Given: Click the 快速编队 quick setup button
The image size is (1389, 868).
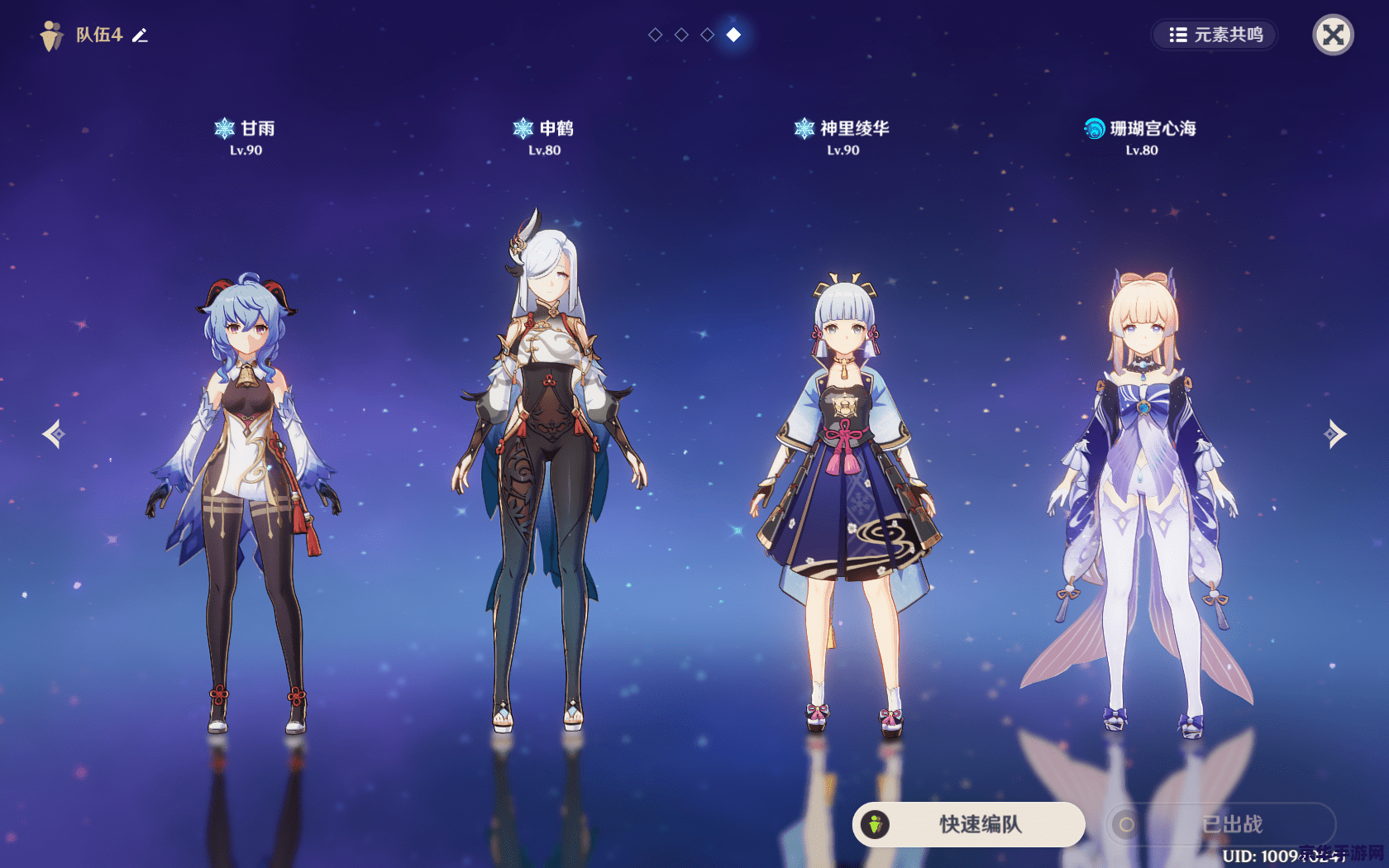Looking at the screenshot, I should point(968,824).
